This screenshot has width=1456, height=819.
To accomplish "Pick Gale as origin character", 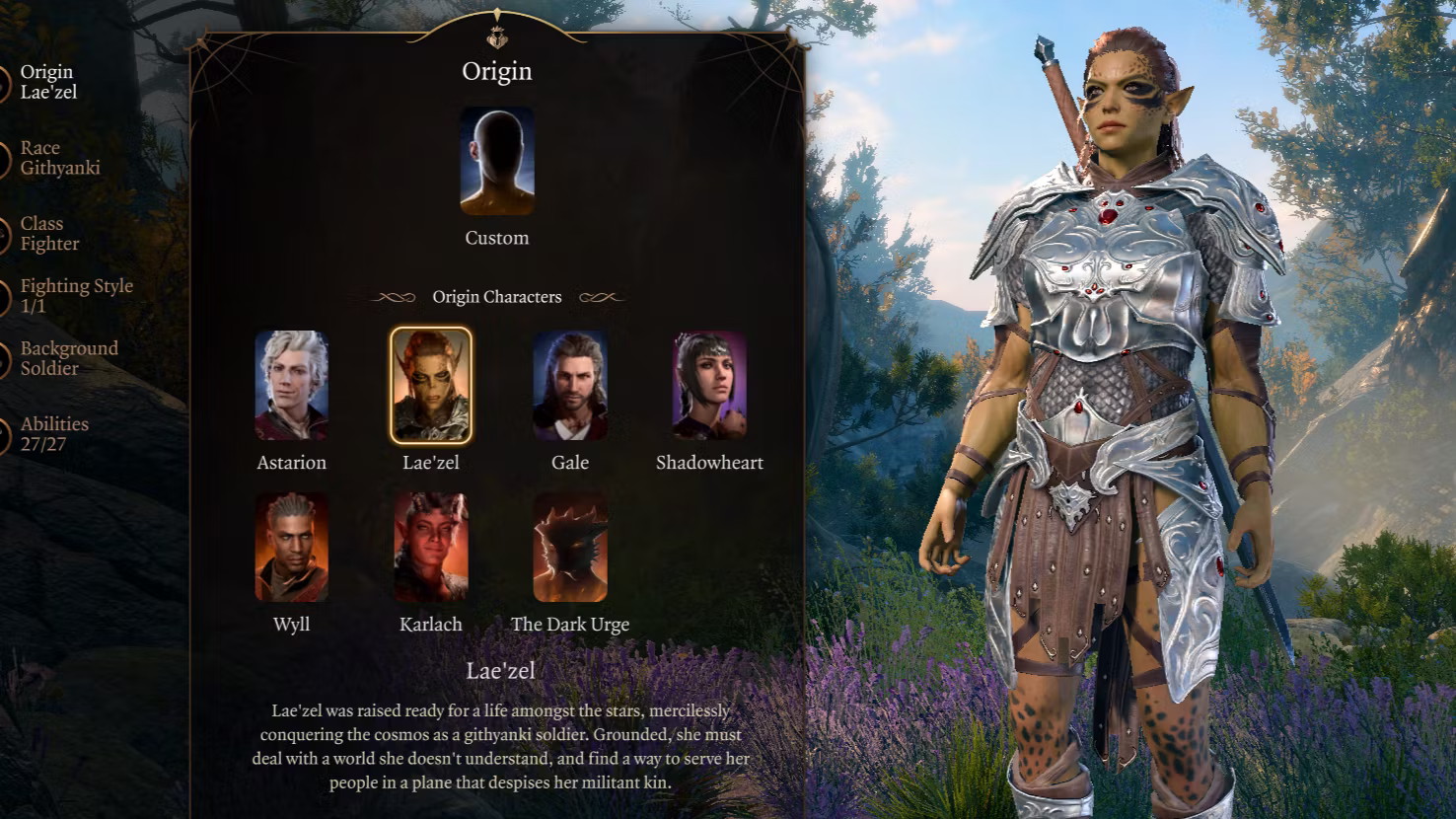I will point(570,385).
